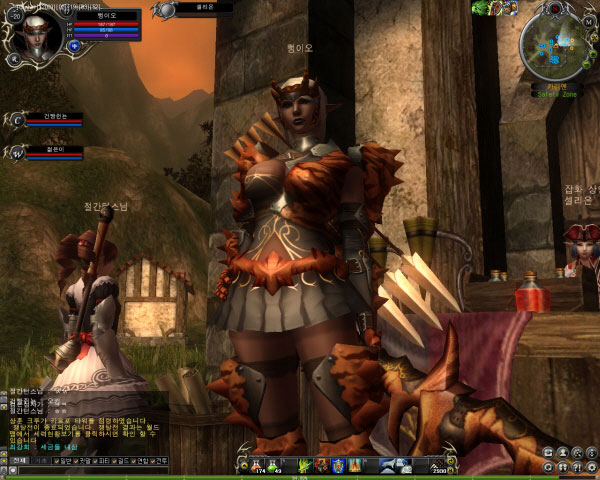Click the green buff icon
The width and height of the screenshot is (600, 480).
480,8
